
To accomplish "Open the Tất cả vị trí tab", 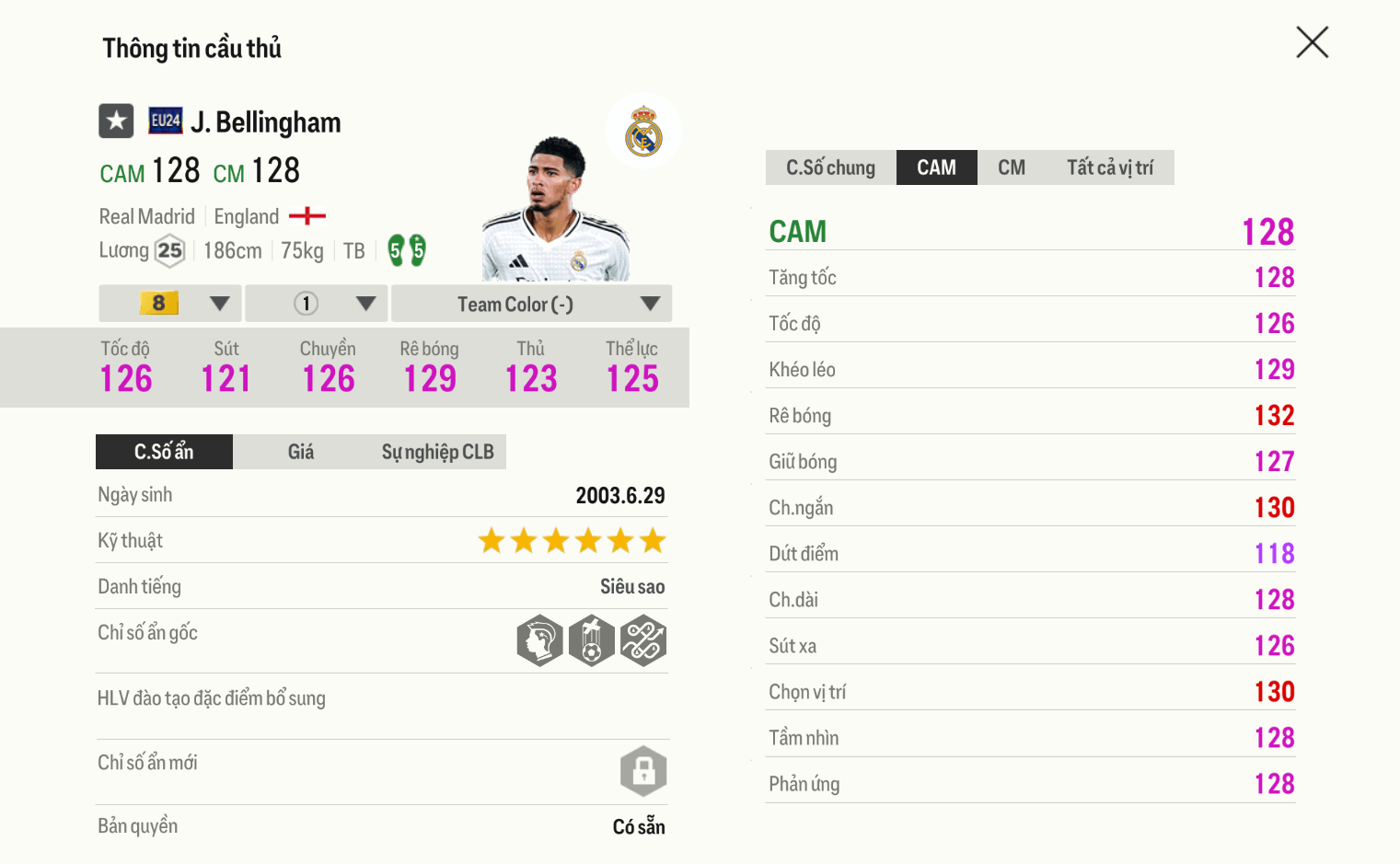I will (1109, 167).
